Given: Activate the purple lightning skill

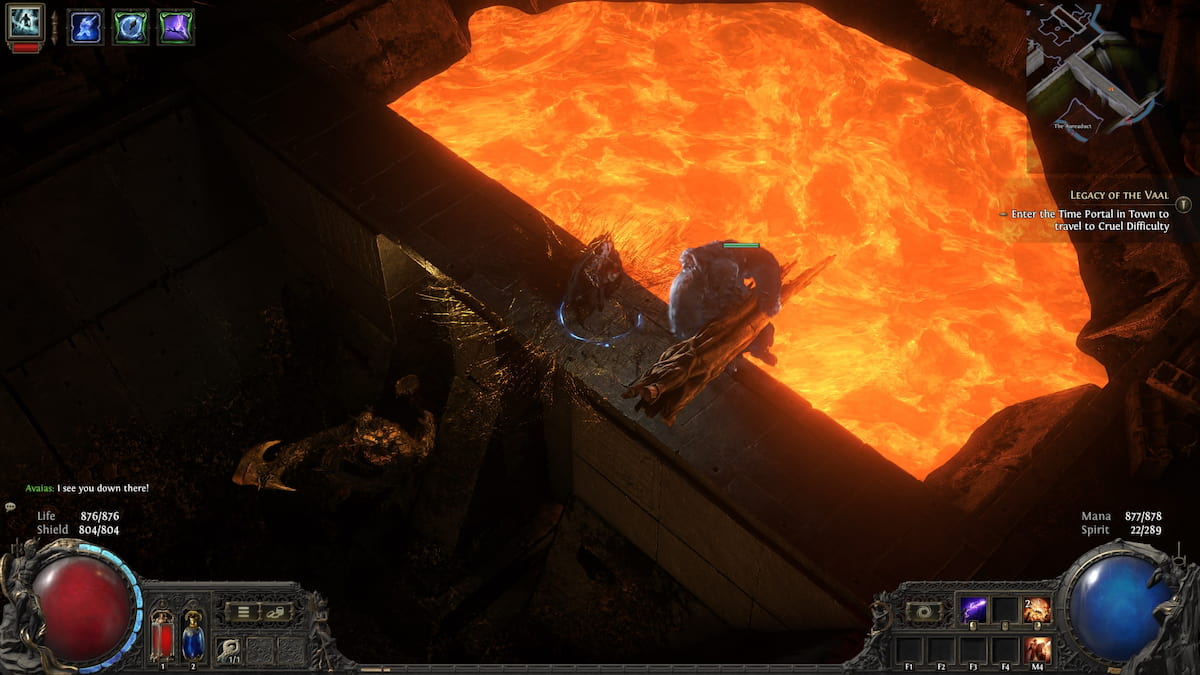Looking at the screenshot, I should click(x=973, y=610).
